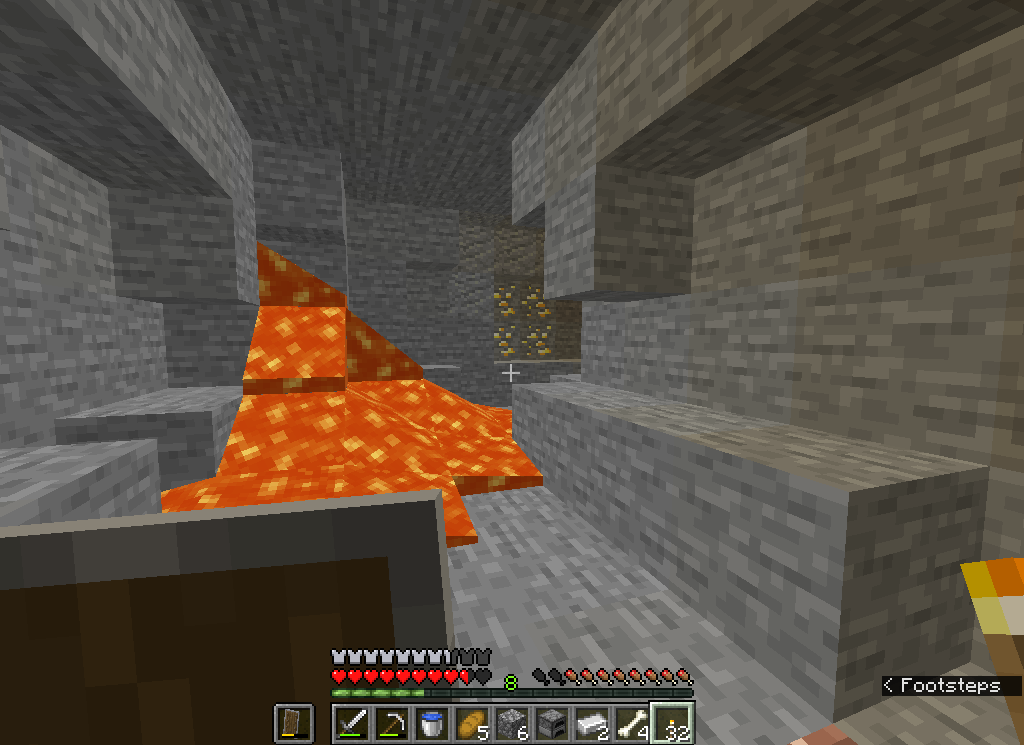Select the water bucket slot
Viewport: 1024px width, 745px height.
click(x=431, y=722)
